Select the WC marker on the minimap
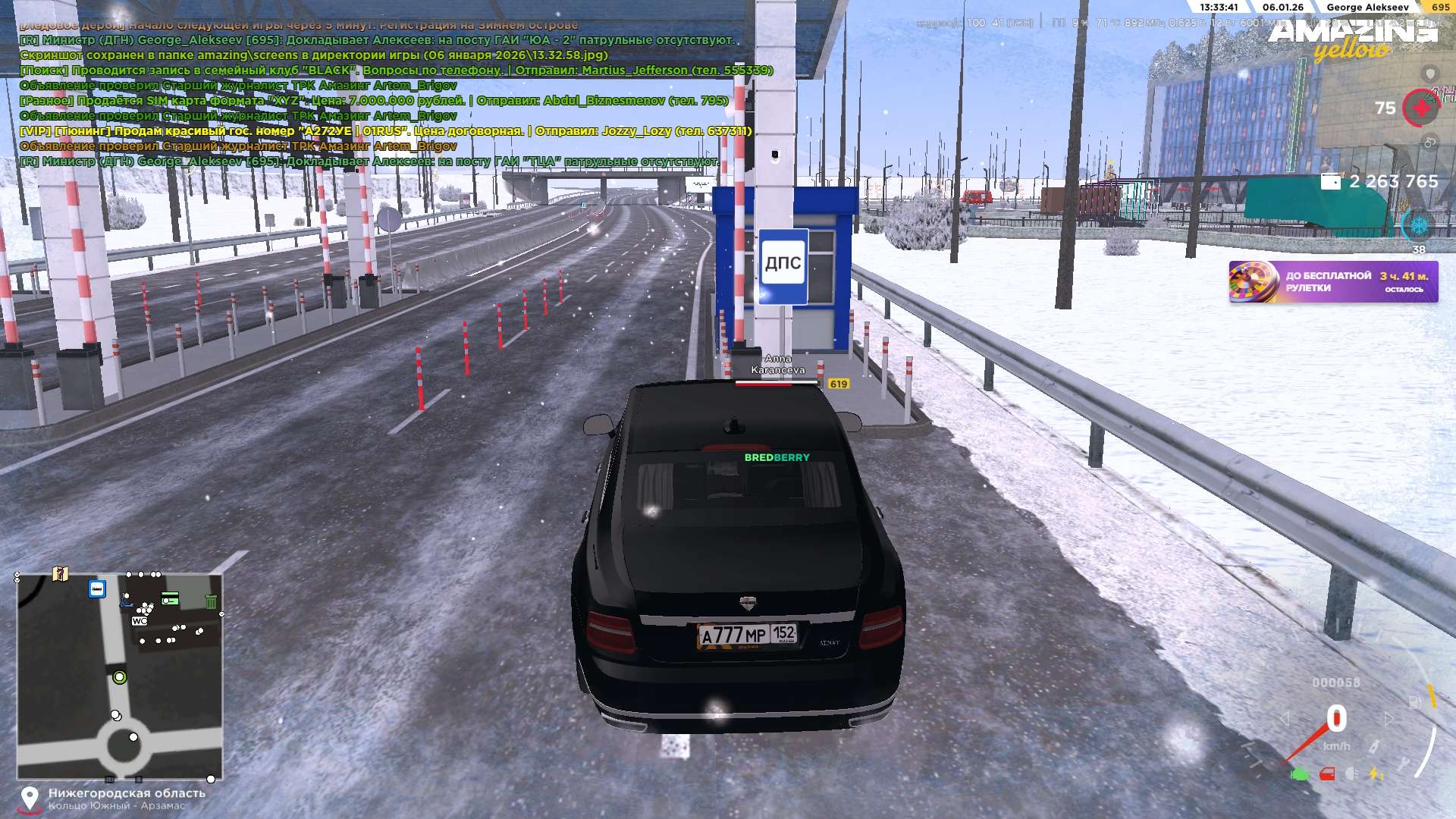The width and height of the screenshot is (1456, 819). [140, 621]
